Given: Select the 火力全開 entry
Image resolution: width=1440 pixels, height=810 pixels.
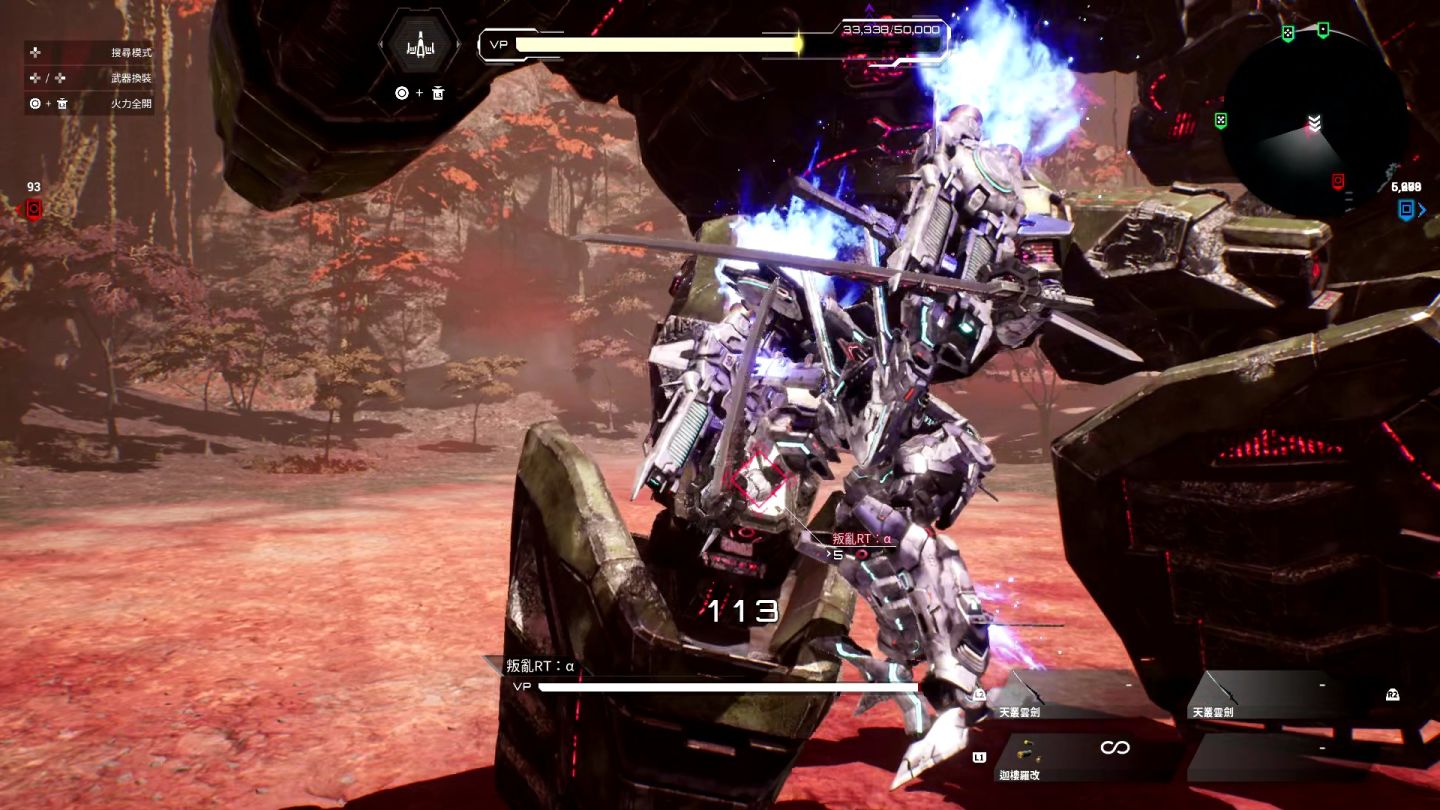Looking at the screenshot, I should pos(89,103).
